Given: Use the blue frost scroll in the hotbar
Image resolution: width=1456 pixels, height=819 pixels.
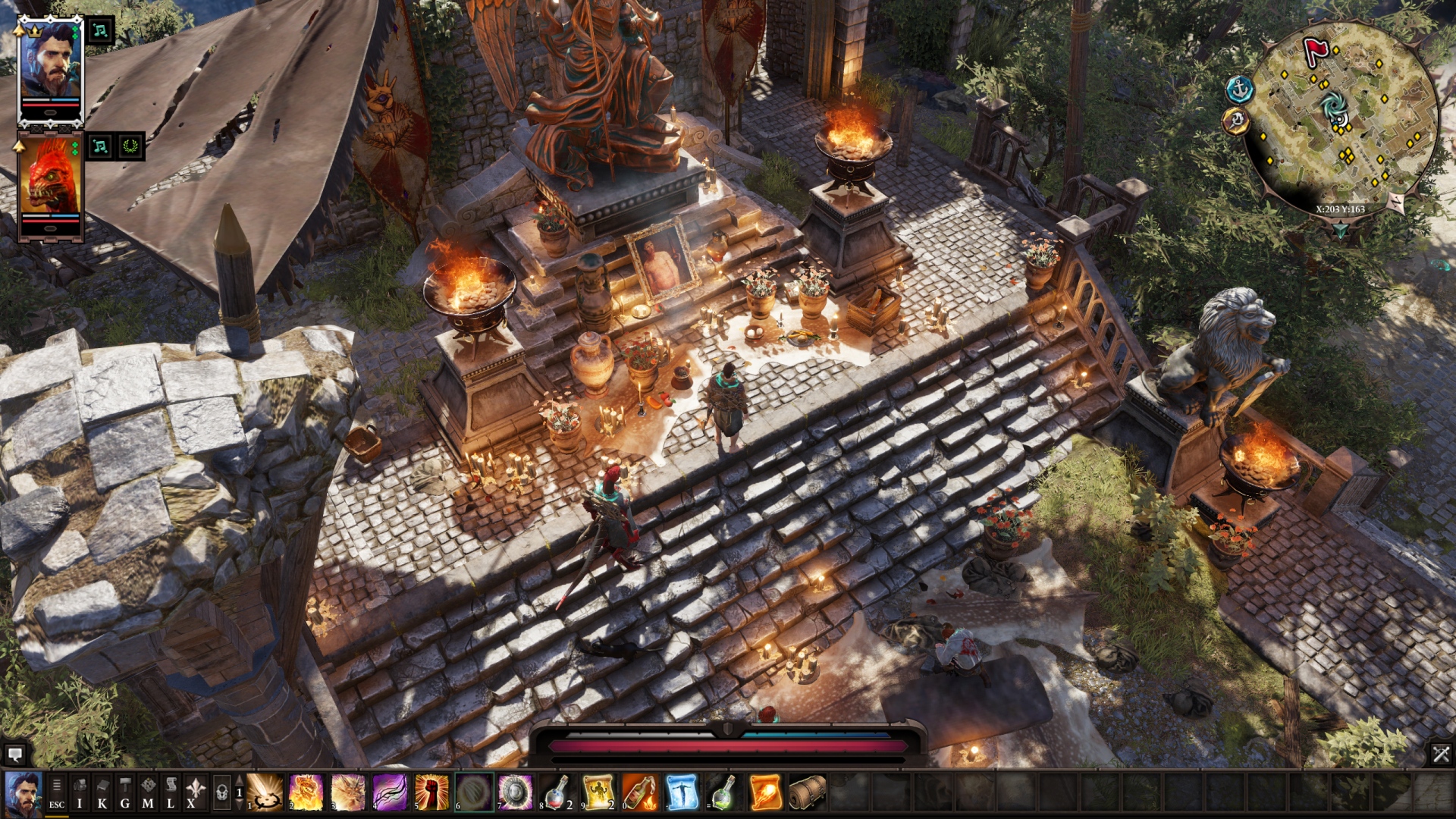Looking at the screenshot, I should [x=682, y=793].
